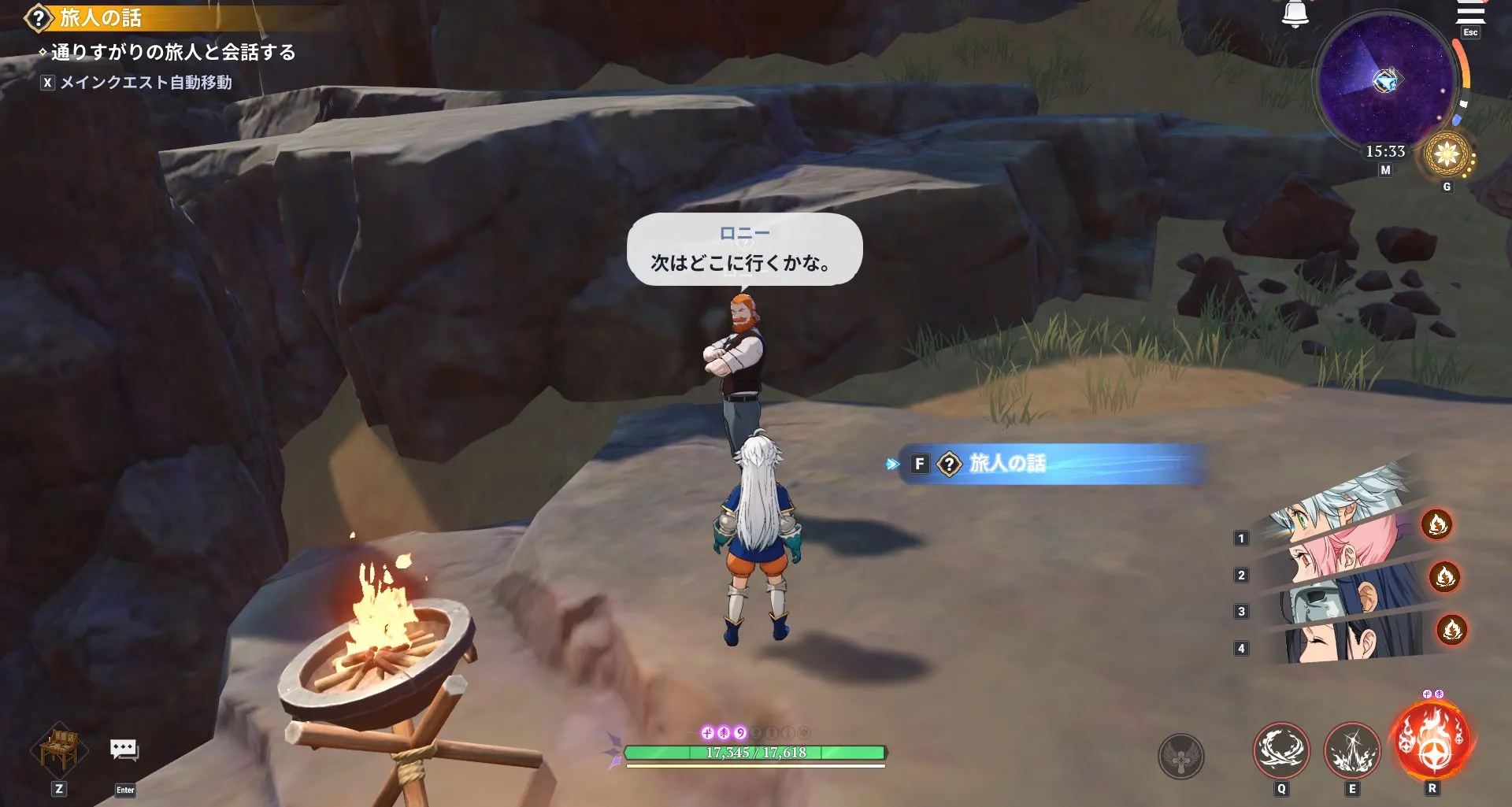The width and height of the screenshot is (1512, 807).
Task: Select the fireball ultimate skill icon
Action: pyautogui.click(x=1432, y=741)
